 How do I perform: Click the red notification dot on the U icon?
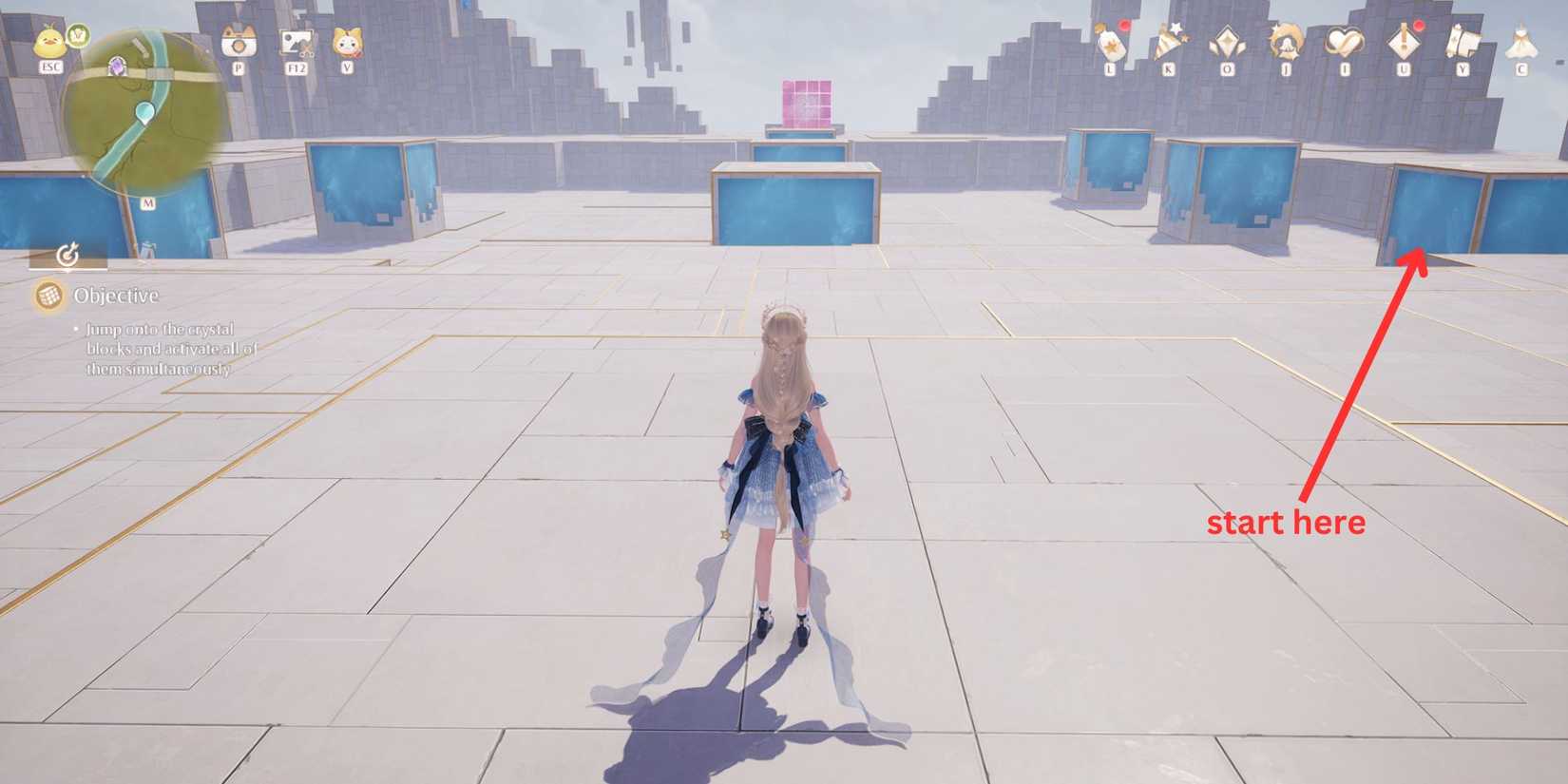[1418, 25]
